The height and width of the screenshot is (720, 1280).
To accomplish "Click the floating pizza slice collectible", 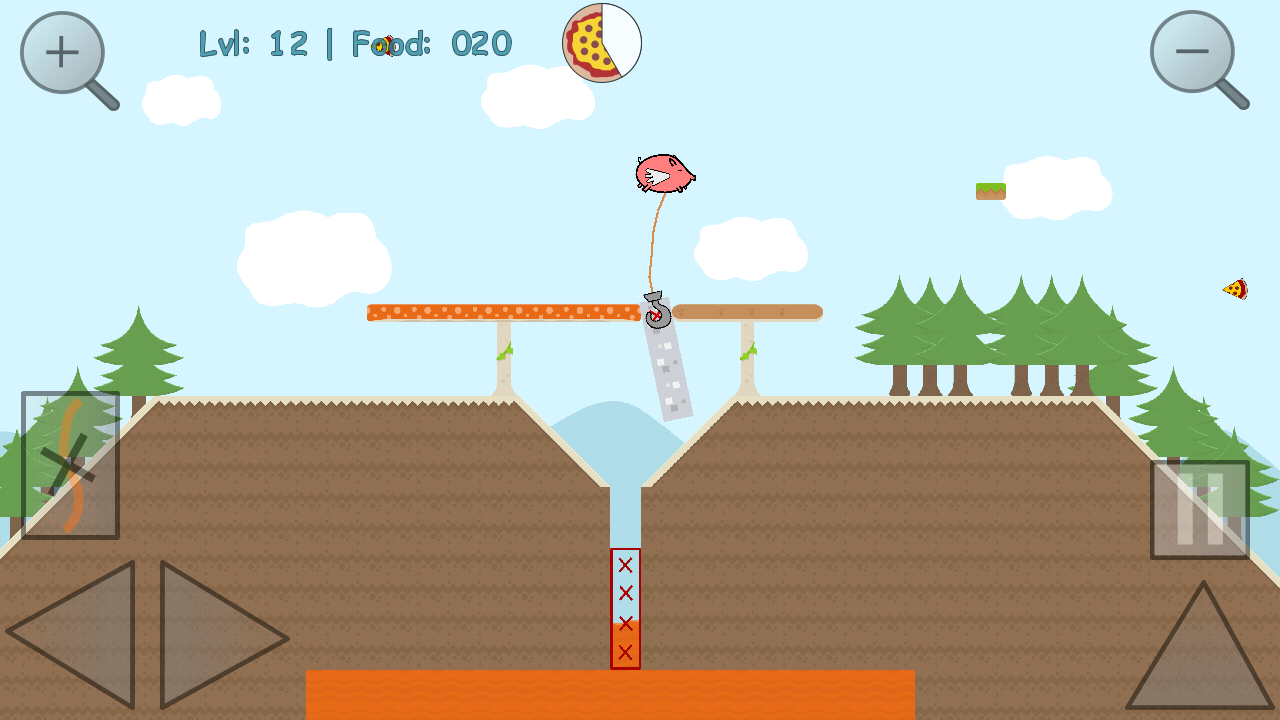I will (x=1235, y=290).
